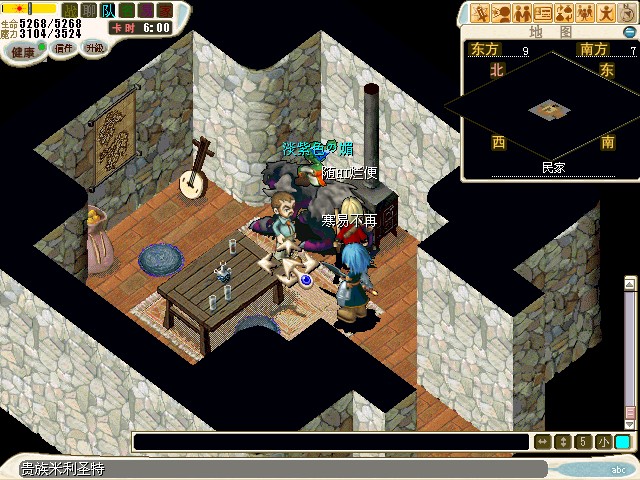Toggle the 家 family icon
The height and width of the screenshot is (480, 640).
[165, 10]
